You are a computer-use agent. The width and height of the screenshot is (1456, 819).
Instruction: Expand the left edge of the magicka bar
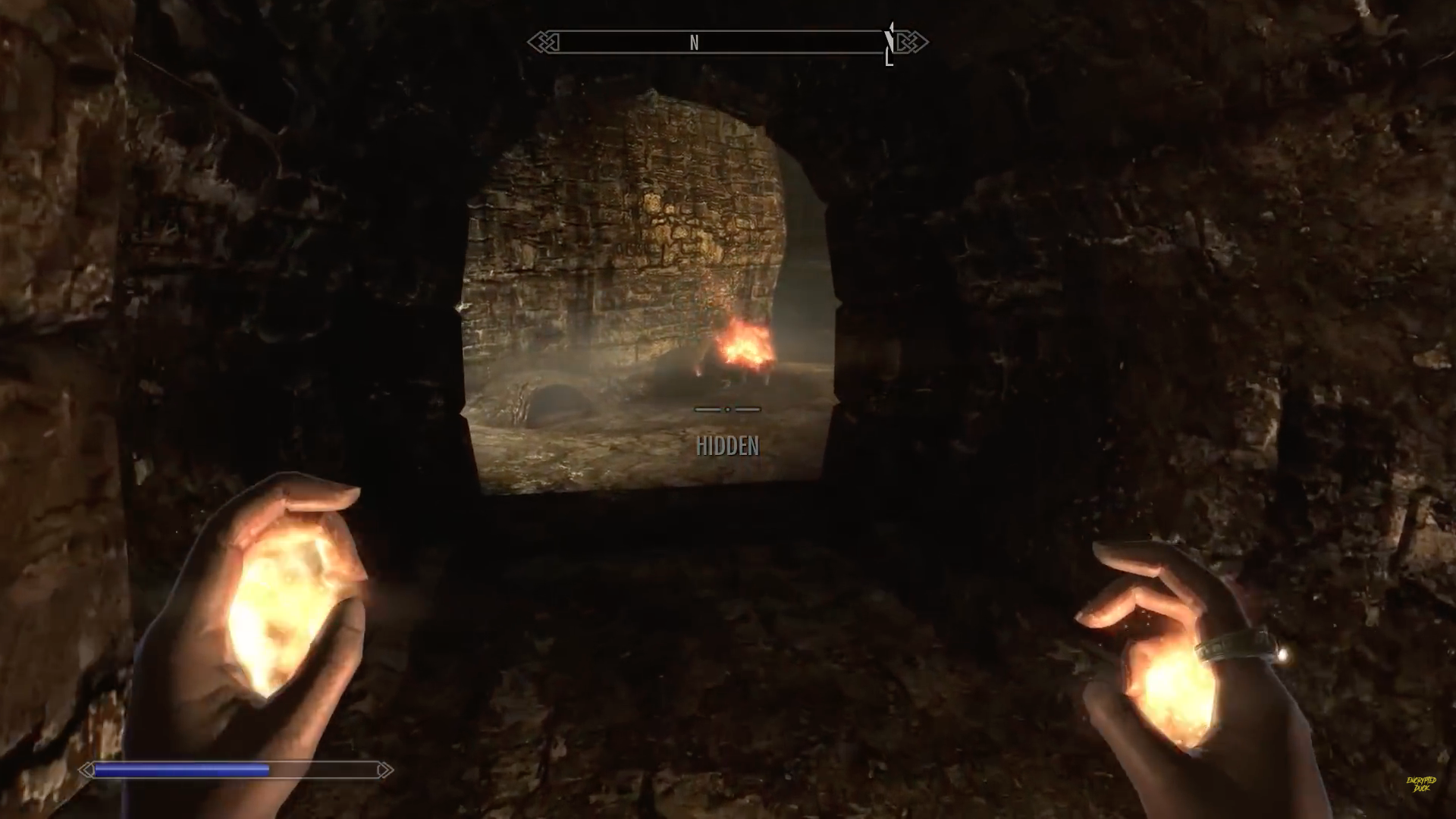click(93, 769)
